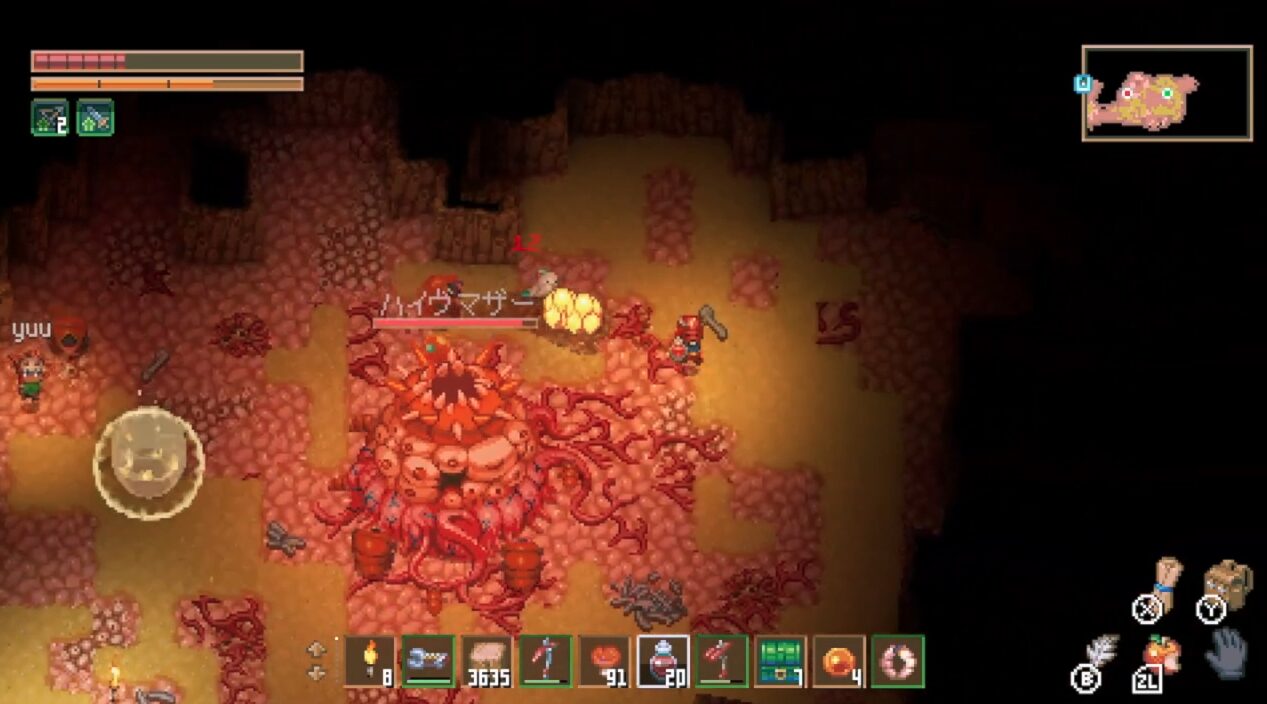Inspect the green-arrow sword buff icon

[x=95, y=118]
